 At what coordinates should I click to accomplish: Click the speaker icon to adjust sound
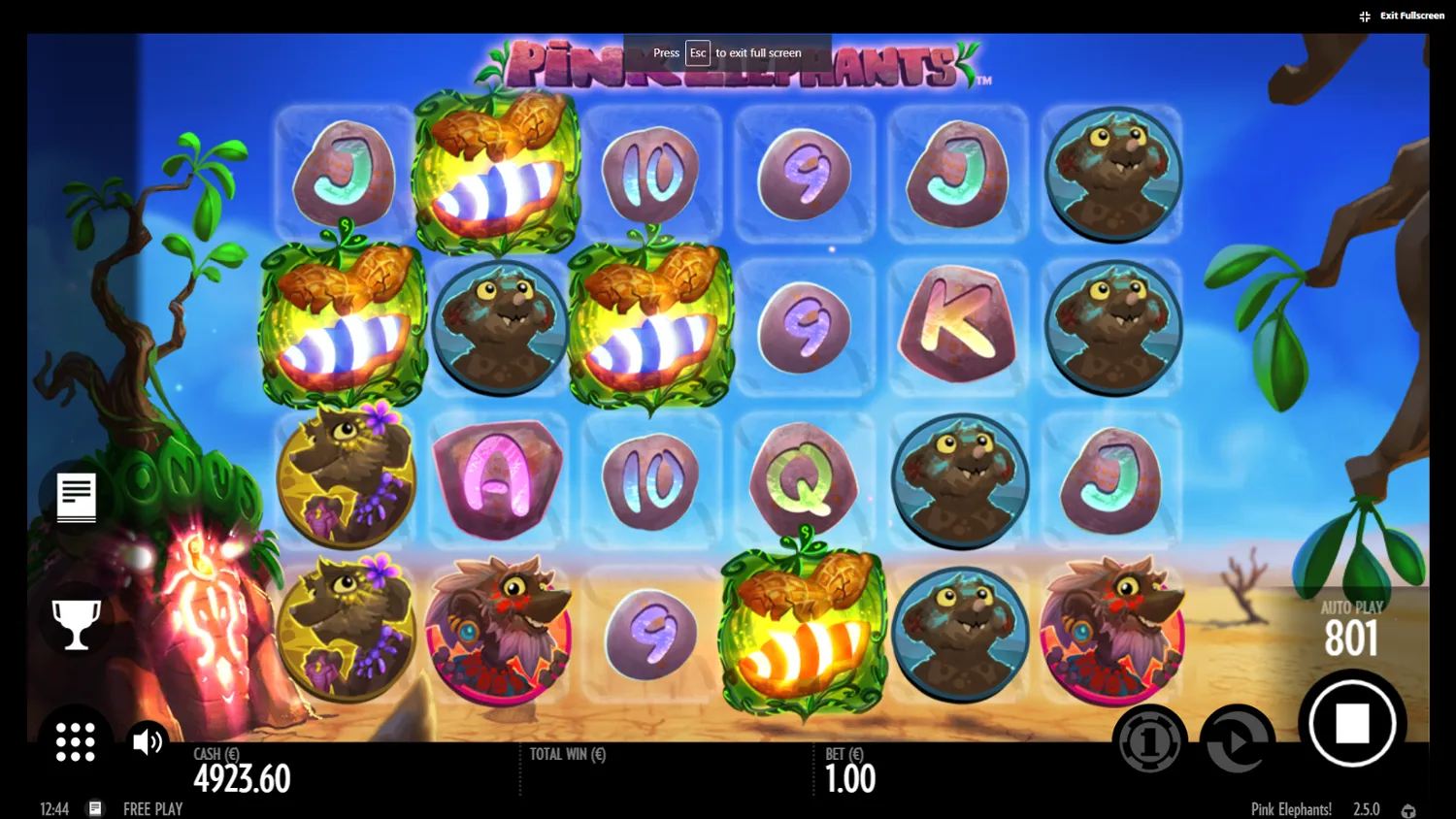(147, 741)
